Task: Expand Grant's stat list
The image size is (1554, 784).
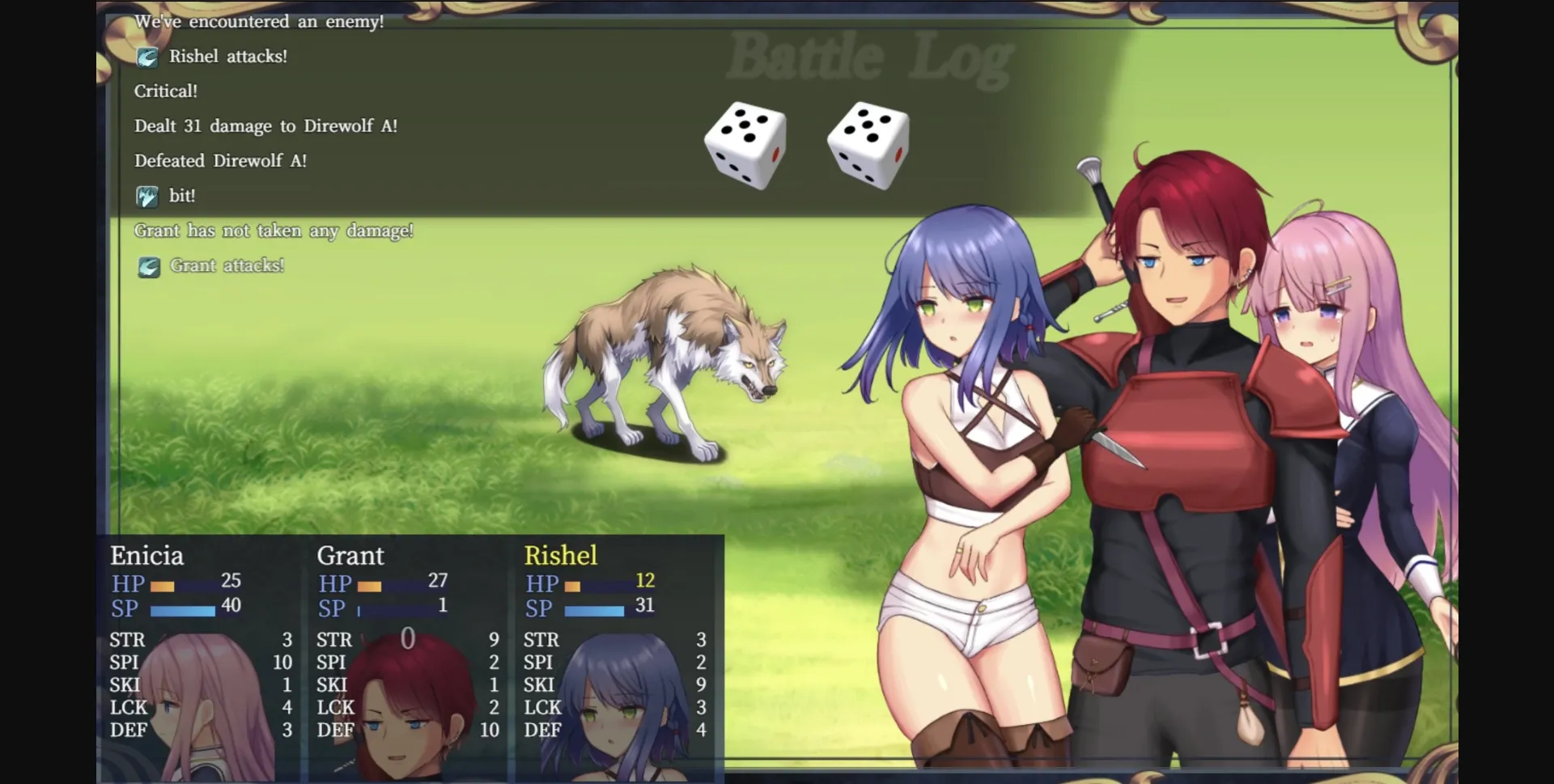Action: coord(407,684)
